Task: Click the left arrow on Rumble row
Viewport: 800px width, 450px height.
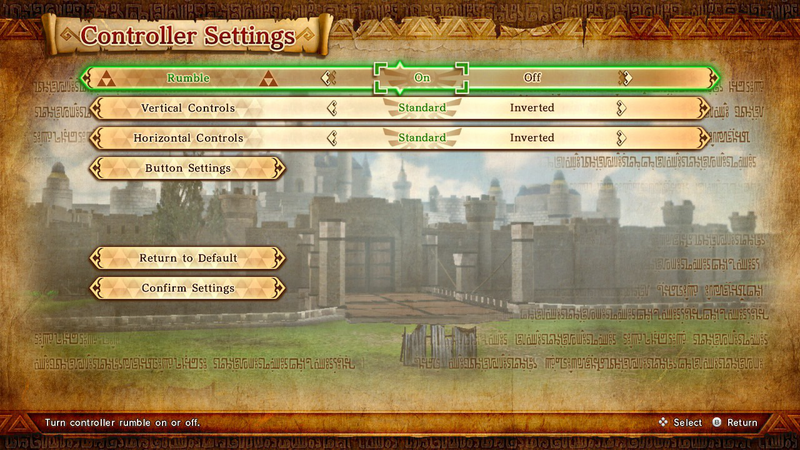Action: (328, 78)
